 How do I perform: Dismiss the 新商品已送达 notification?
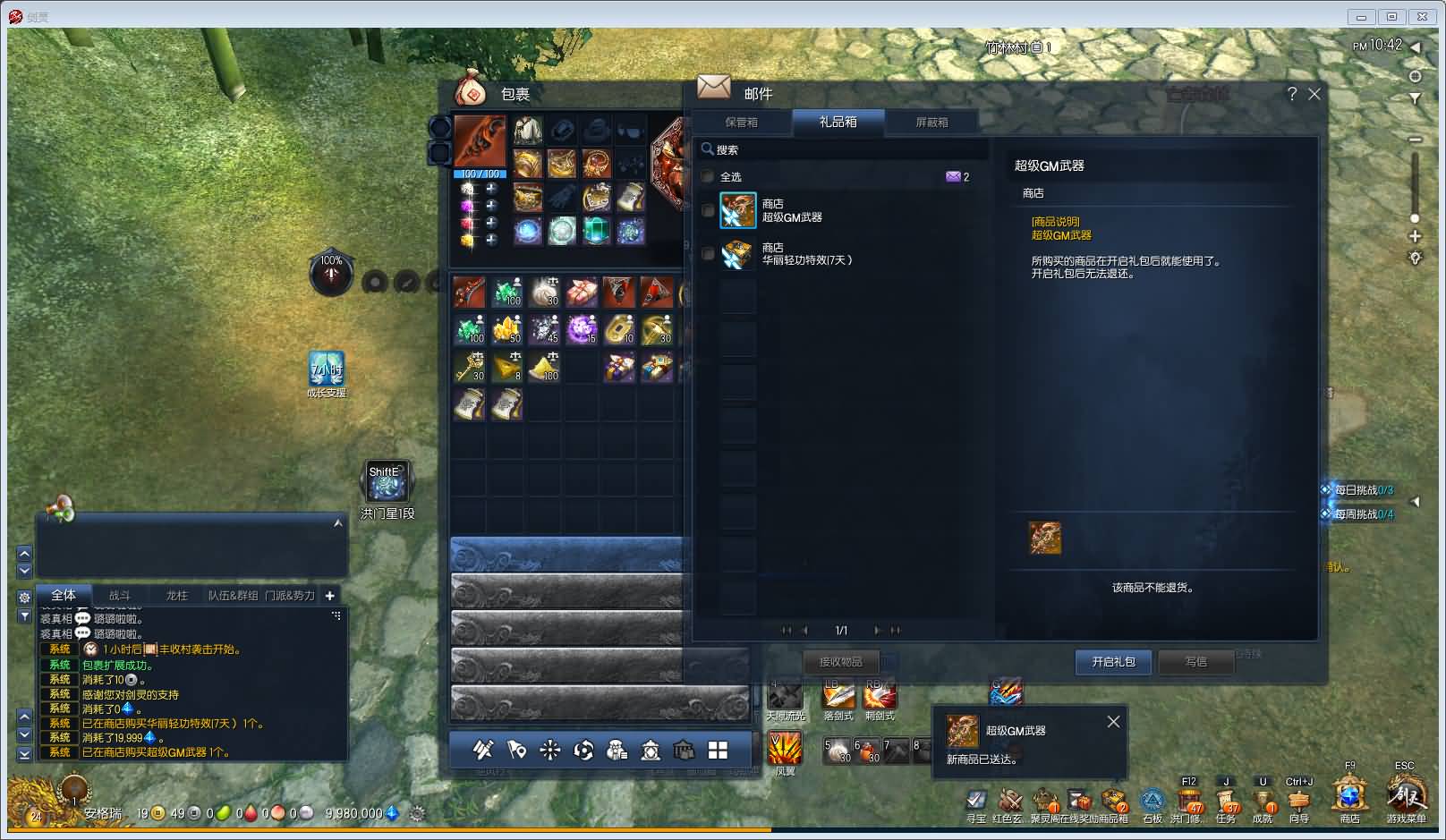(x=1113, y=722)
